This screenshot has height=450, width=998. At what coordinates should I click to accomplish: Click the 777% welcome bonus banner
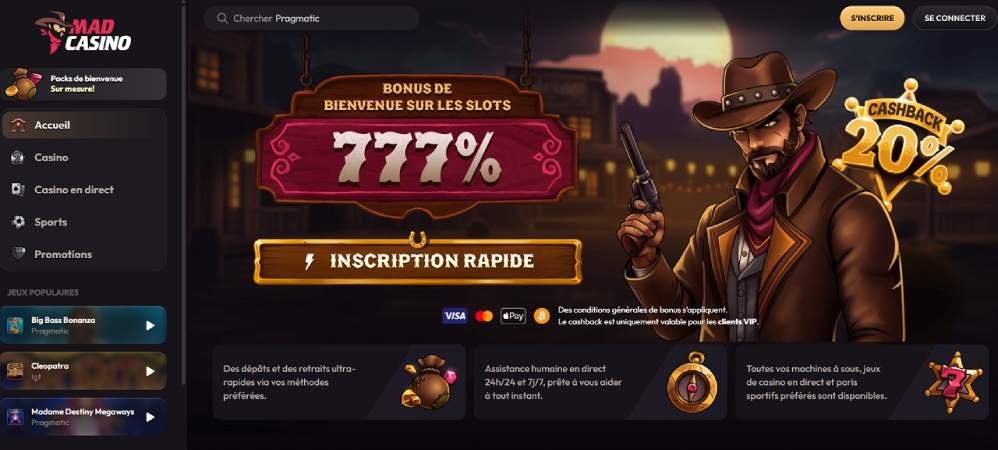[x=416, y=153]
